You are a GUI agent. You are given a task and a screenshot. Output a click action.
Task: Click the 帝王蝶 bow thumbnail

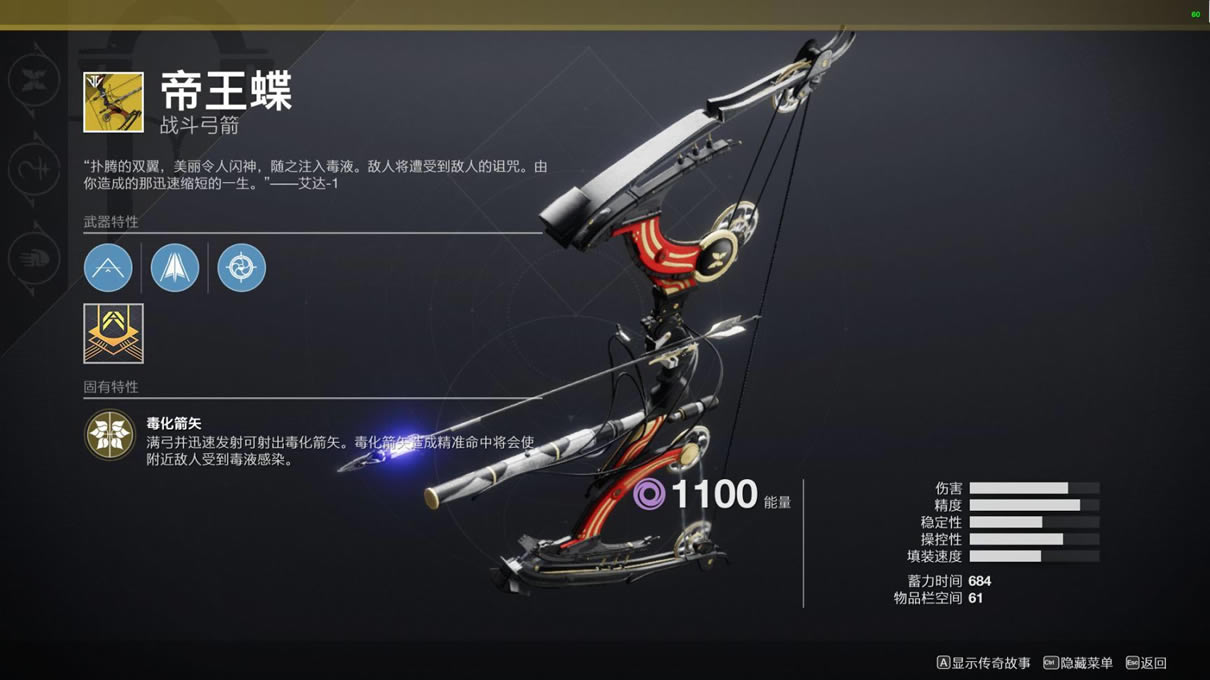(x=113, y=101)
